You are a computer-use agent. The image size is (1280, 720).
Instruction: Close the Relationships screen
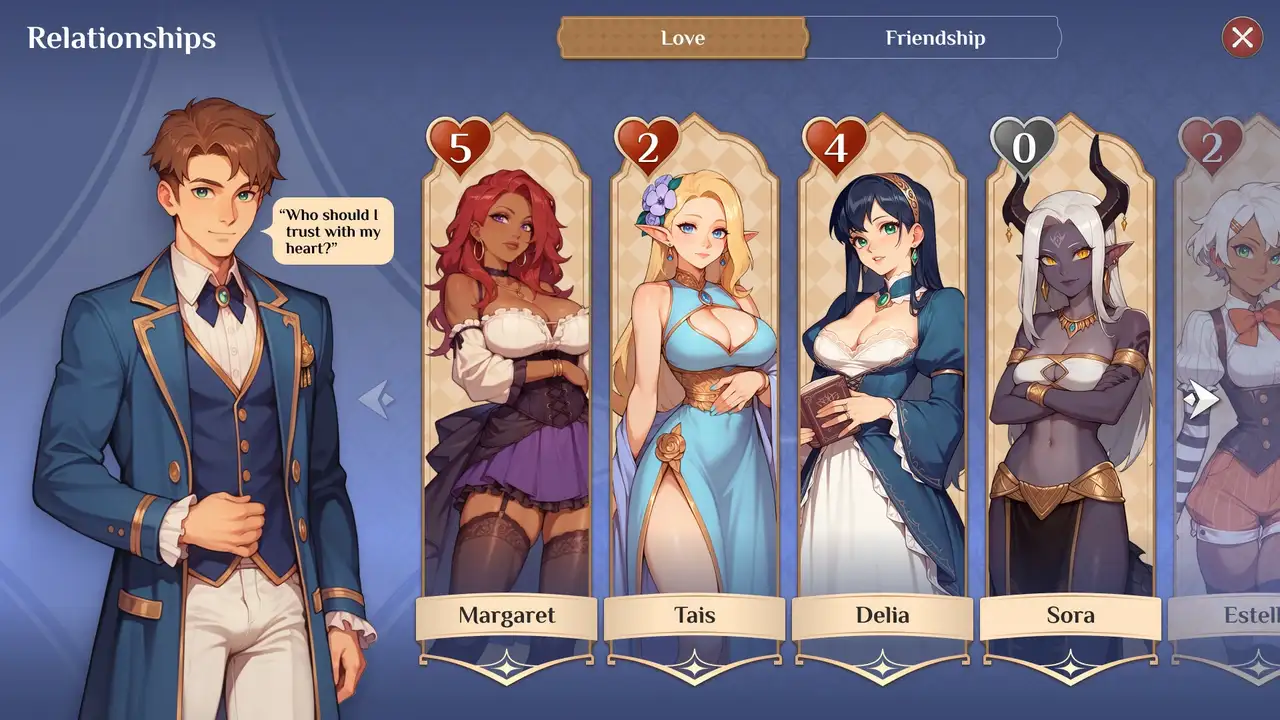point(1242,38)
